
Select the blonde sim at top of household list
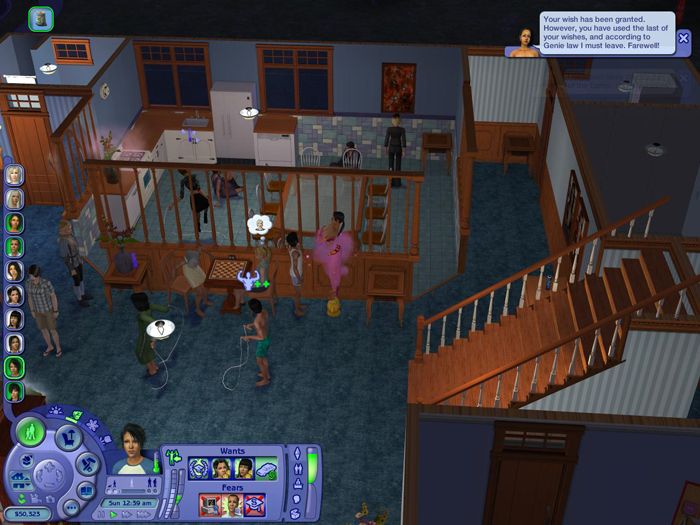[x=14, y=175]
